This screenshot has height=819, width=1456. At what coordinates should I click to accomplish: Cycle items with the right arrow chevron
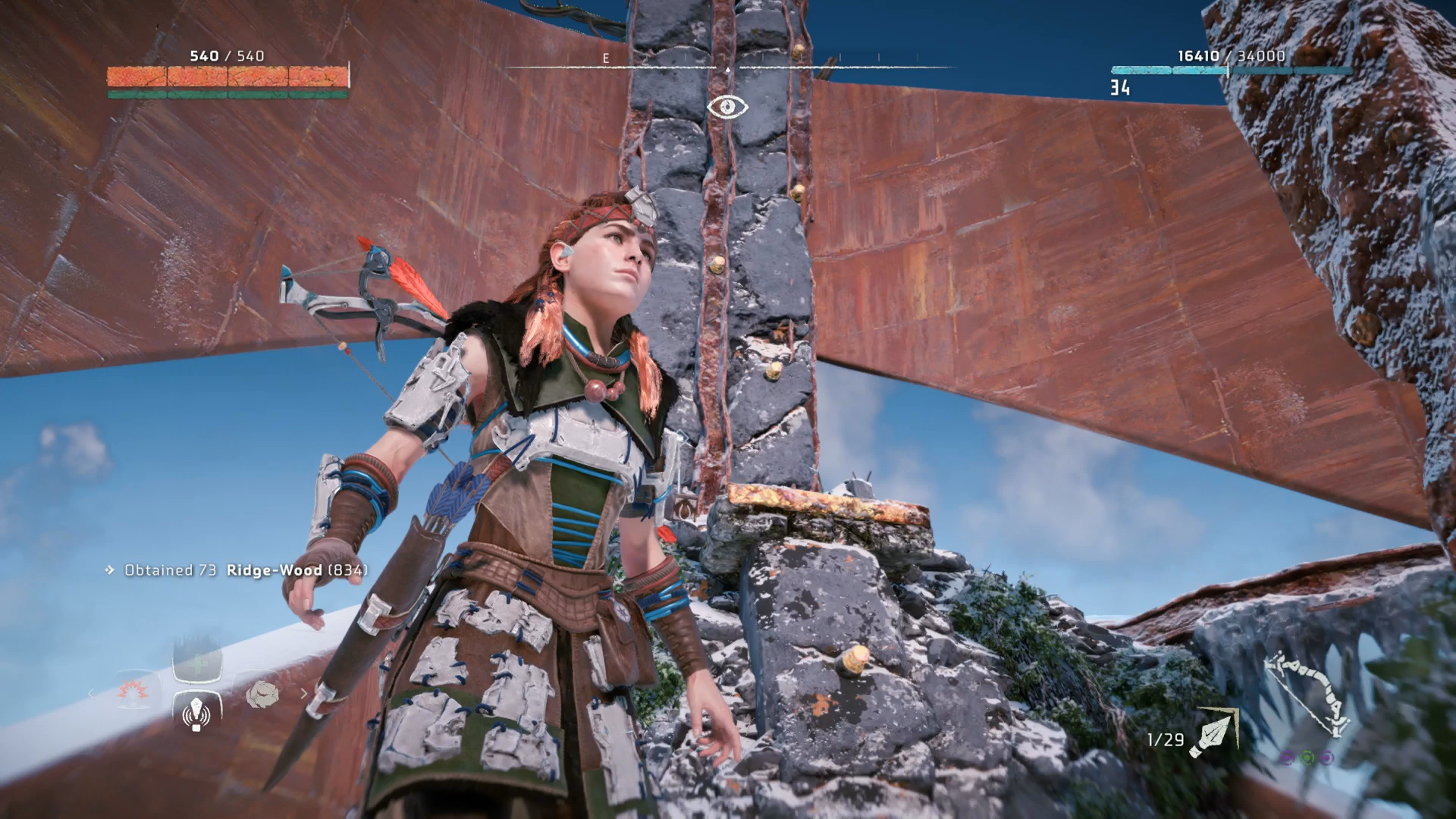[304, 692]
